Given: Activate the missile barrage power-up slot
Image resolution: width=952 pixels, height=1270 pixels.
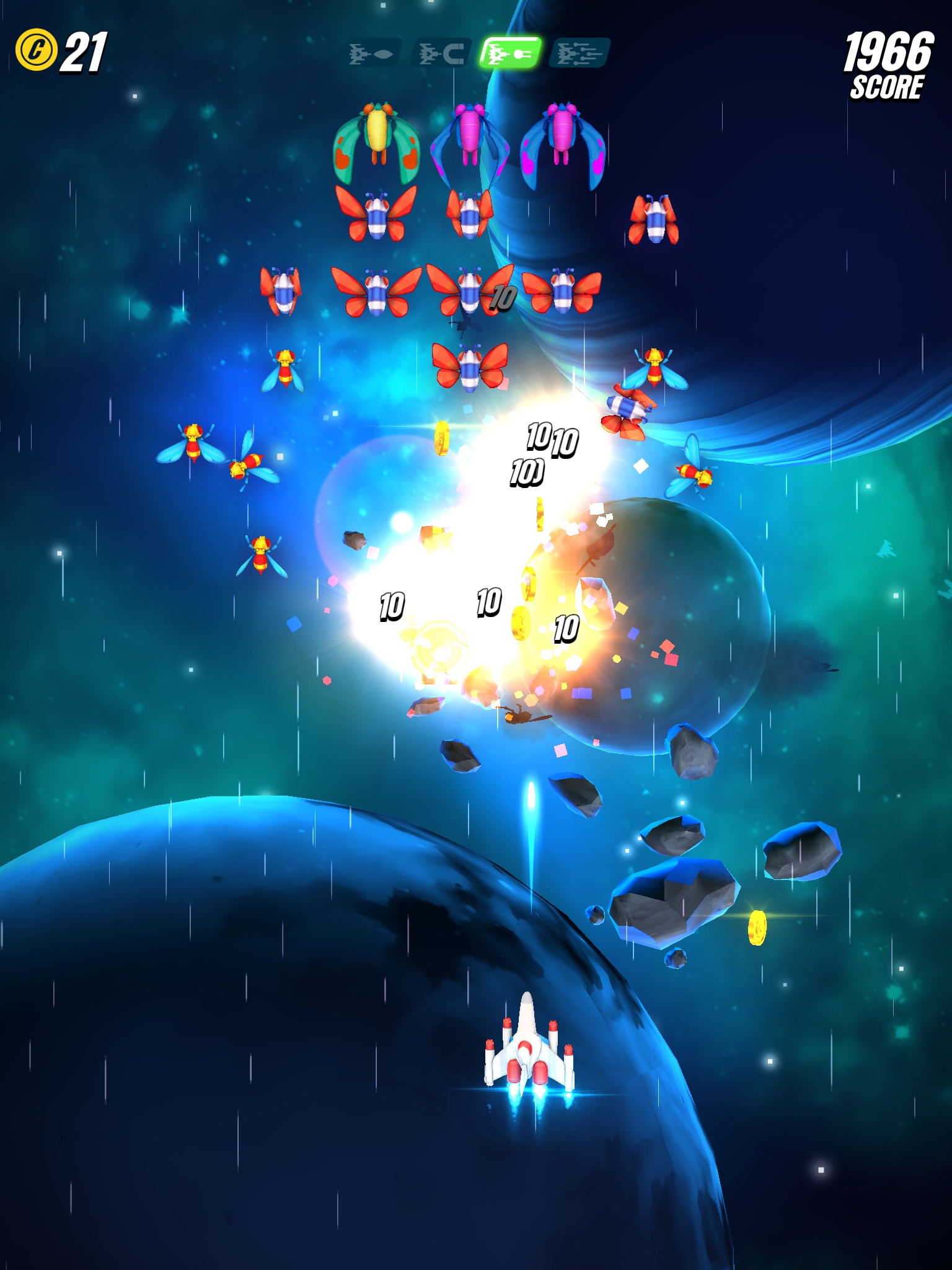Looking at the screenshot, I should point(581,53).
